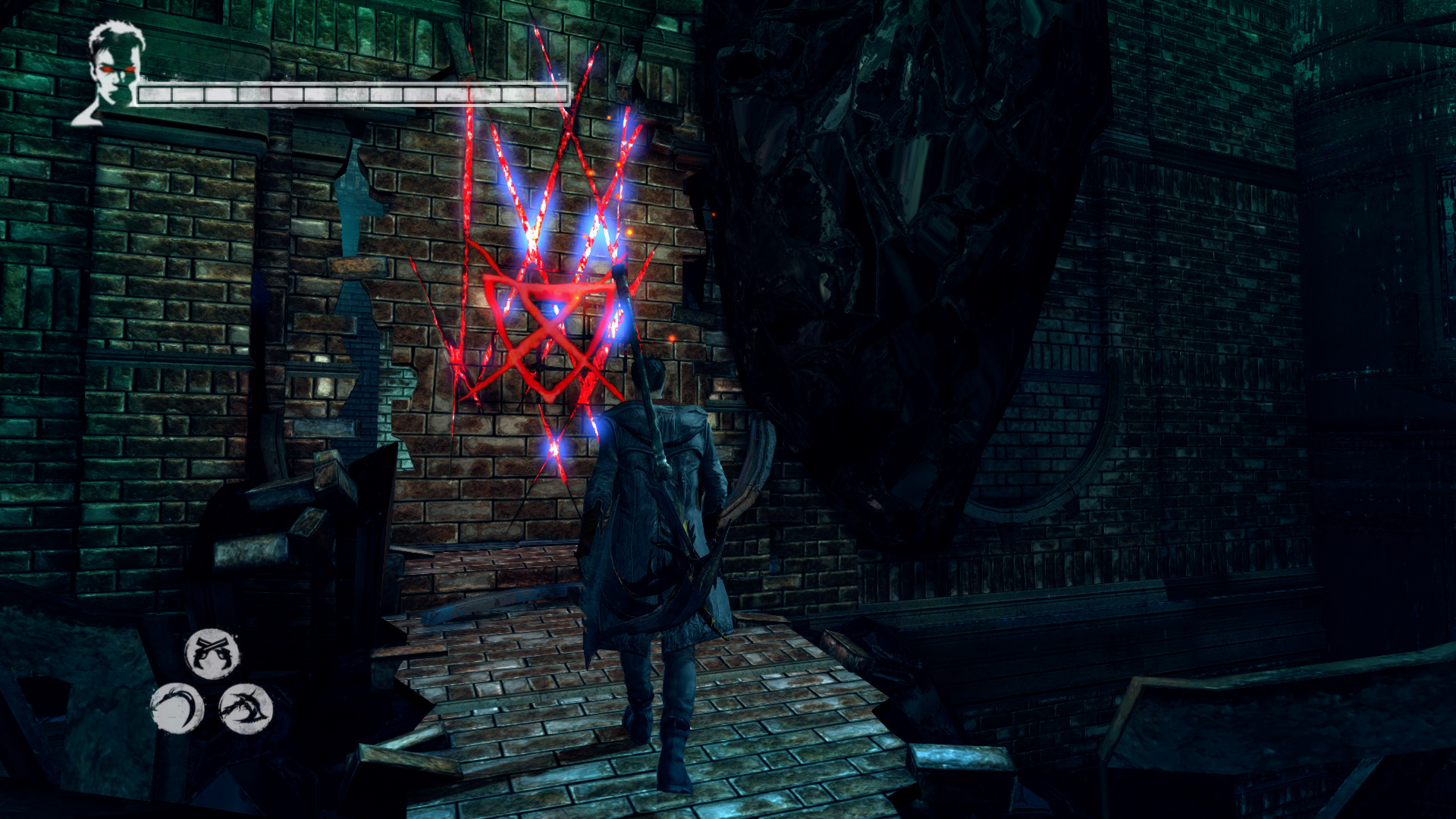
Task: Select the crossed dual pistols weapon icon
Action: tap(212, 653)
